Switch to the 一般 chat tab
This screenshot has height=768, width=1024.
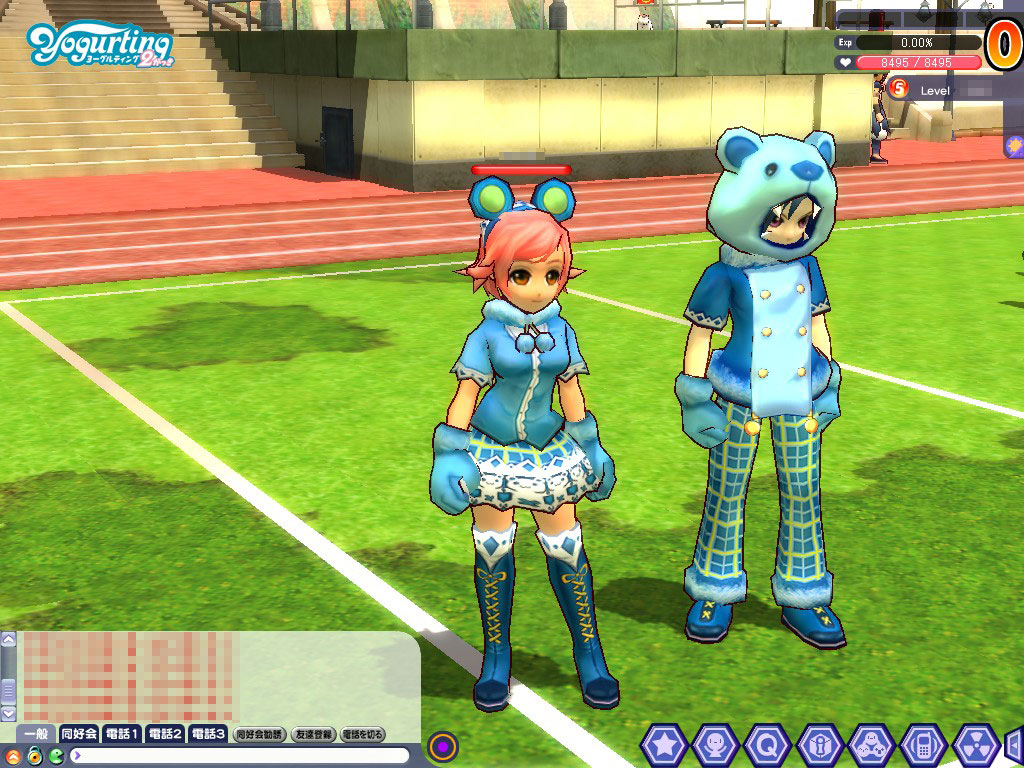(x=36, y=734)
